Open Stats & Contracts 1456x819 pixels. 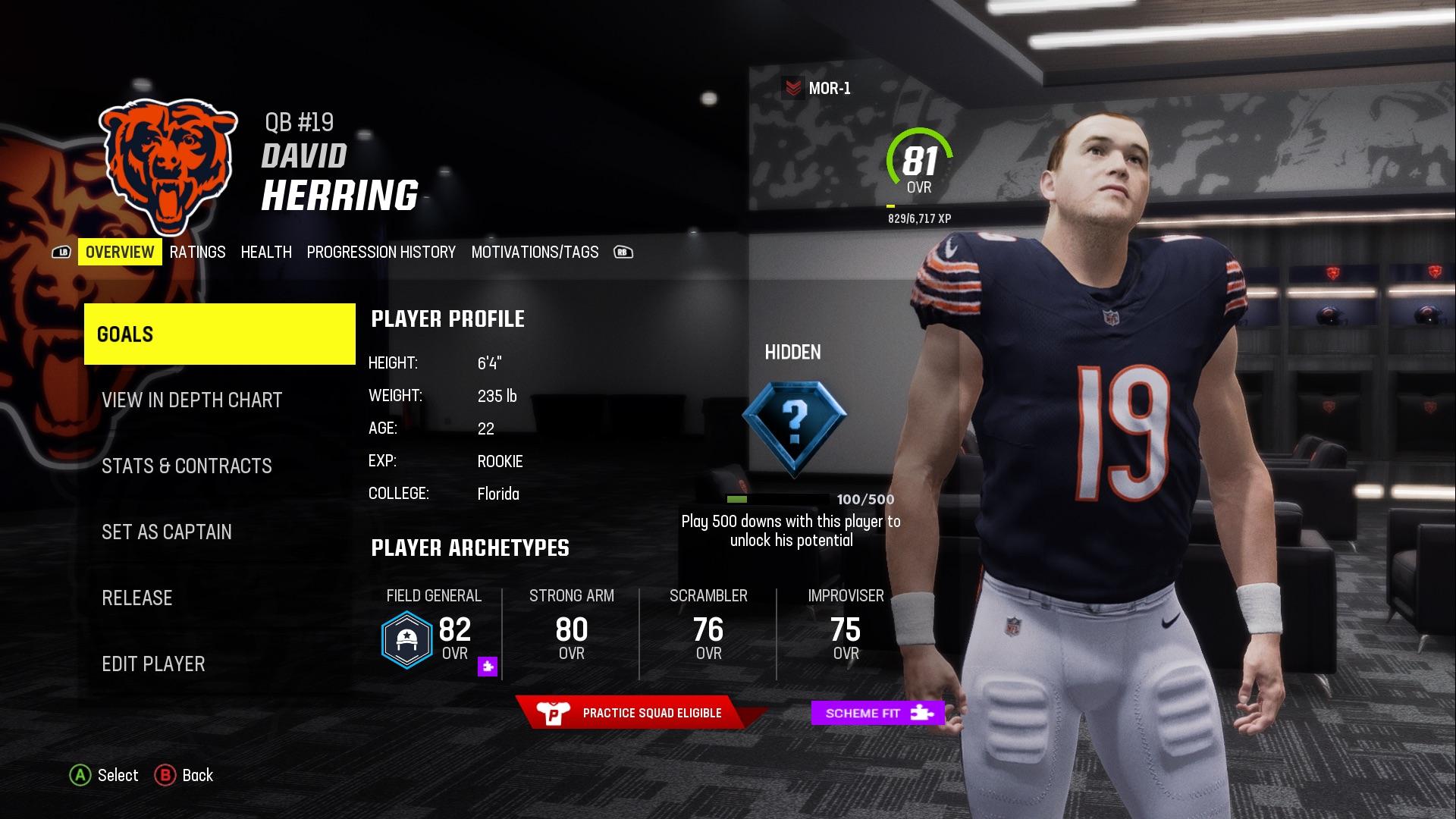click(187, 466)
